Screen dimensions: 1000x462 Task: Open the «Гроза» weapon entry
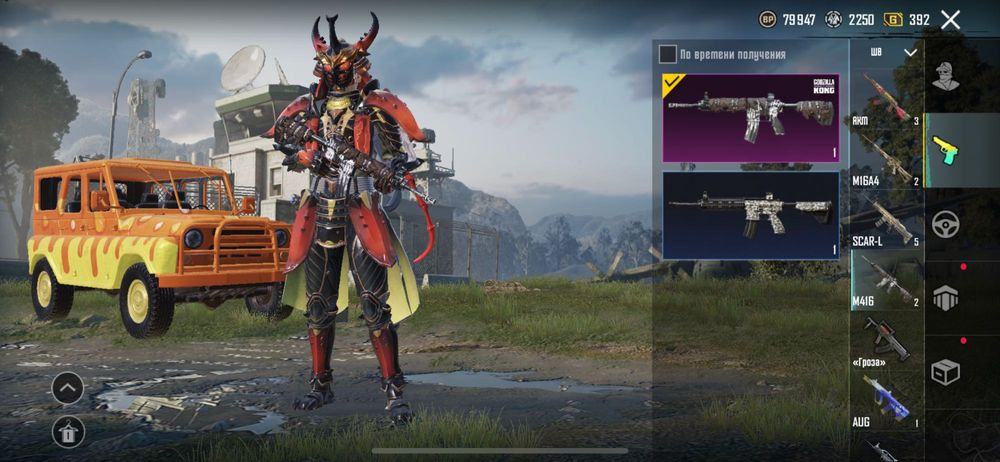click(886, 340)
